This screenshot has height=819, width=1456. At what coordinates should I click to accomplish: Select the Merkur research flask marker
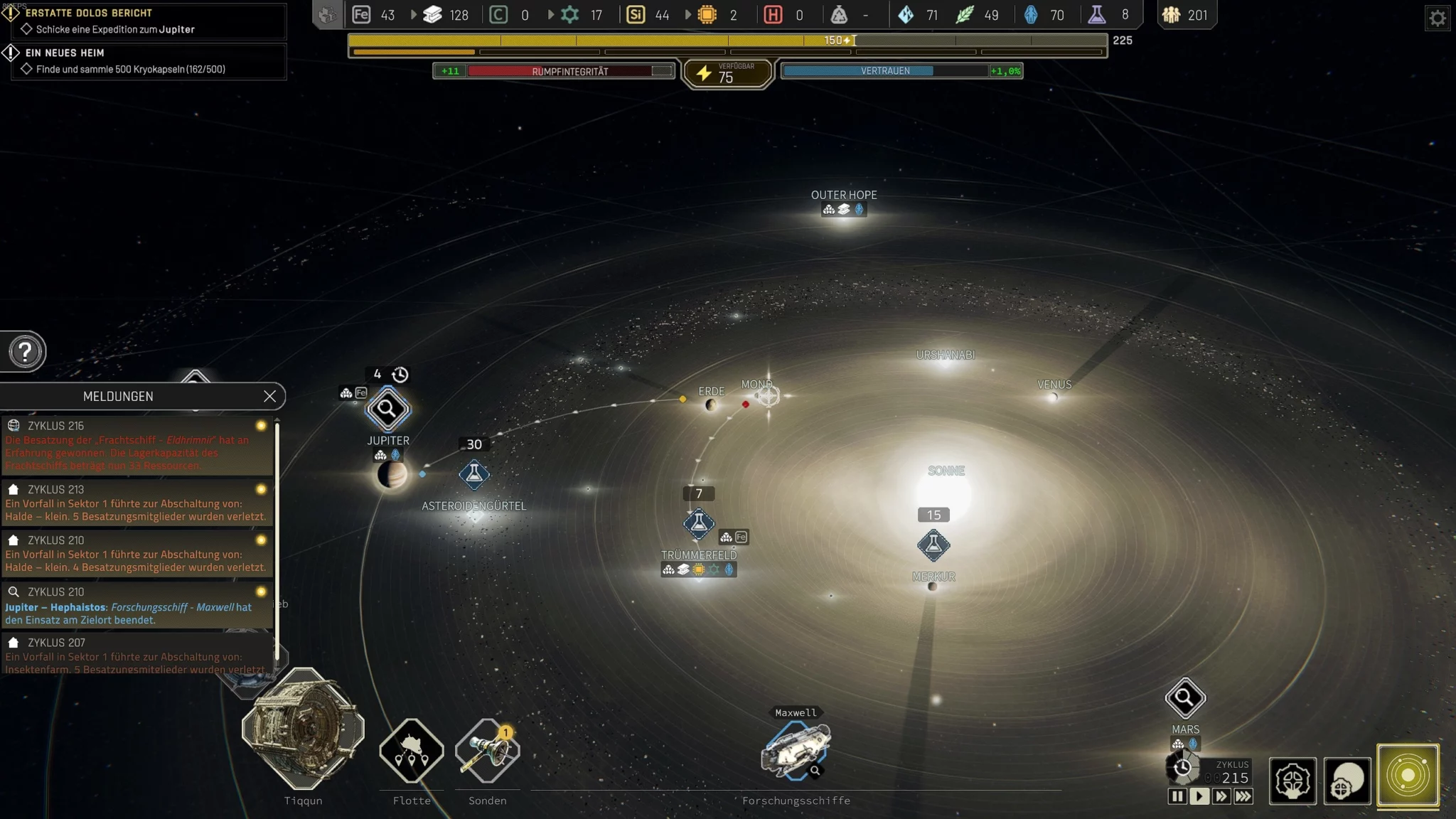[x=933, y=545]
